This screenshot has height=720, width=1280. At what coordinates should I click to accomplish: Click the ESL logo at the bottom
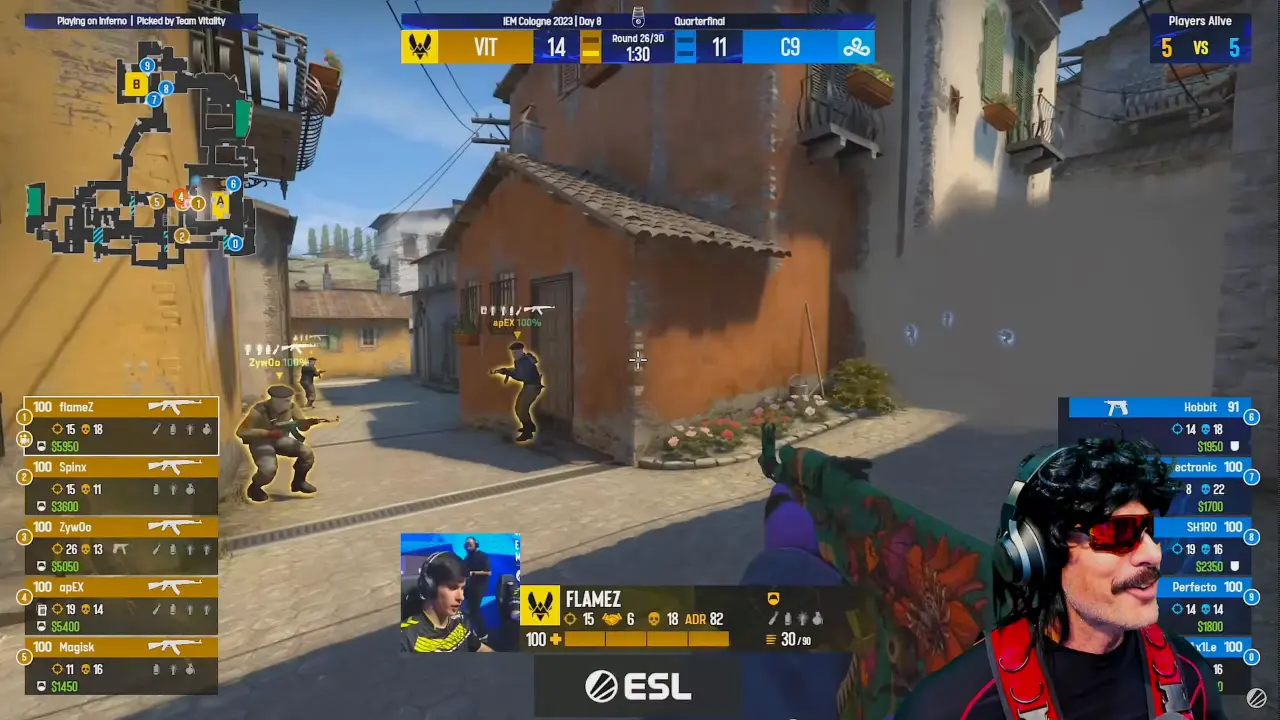point(638,686)
